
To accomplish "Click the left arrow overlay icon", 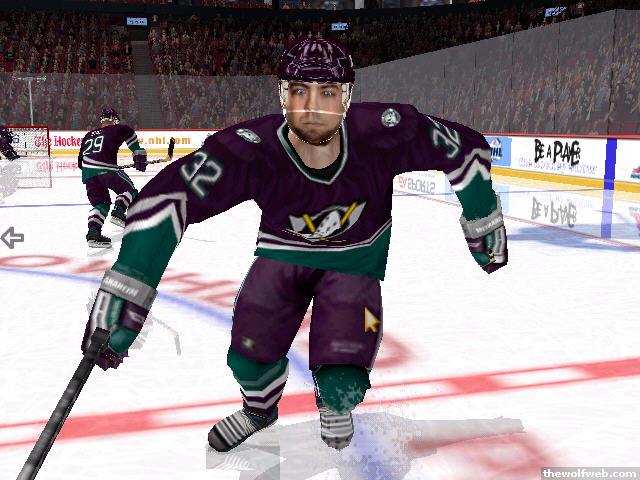I will [12, 237].
